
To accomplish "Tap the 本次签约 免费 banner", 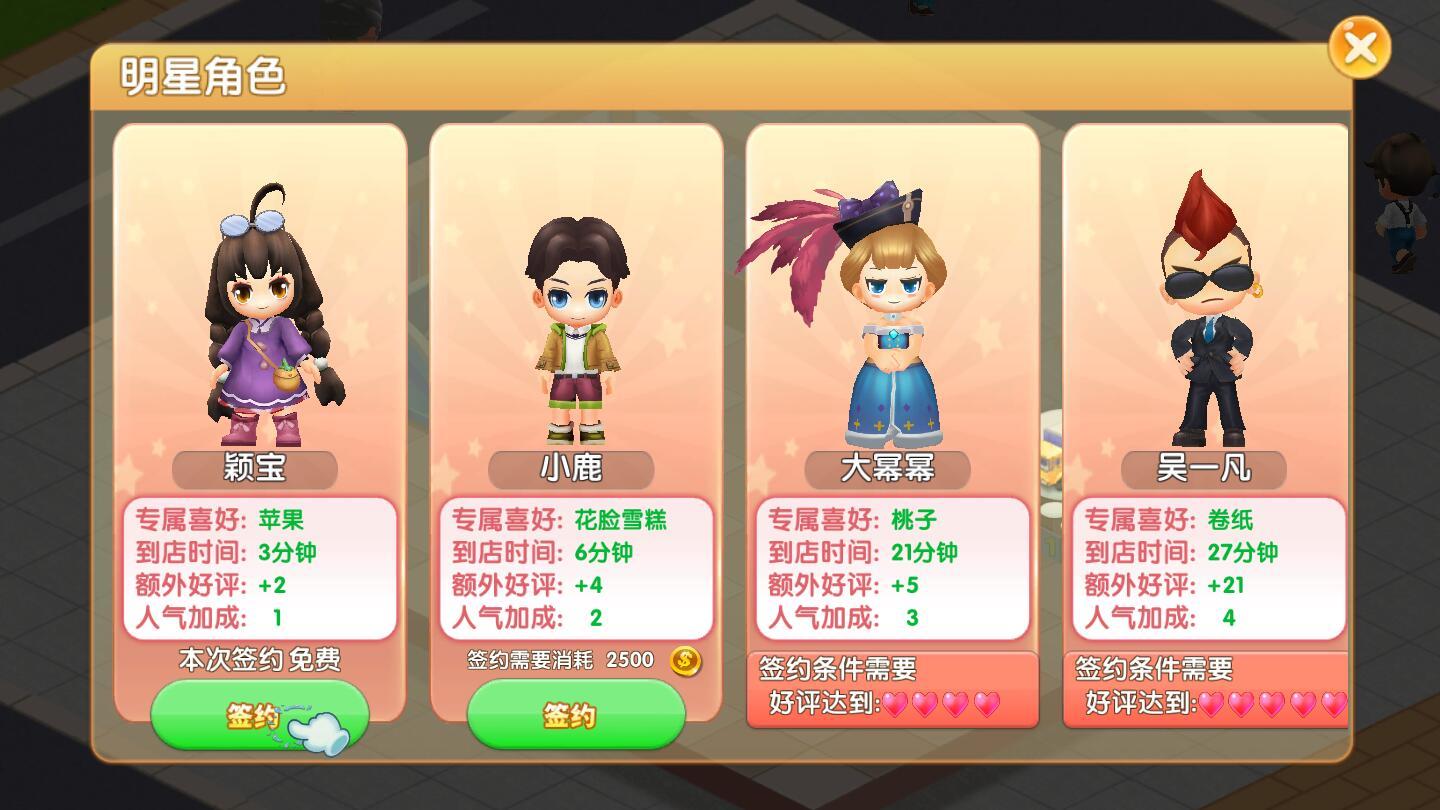I will click(261, 659).
